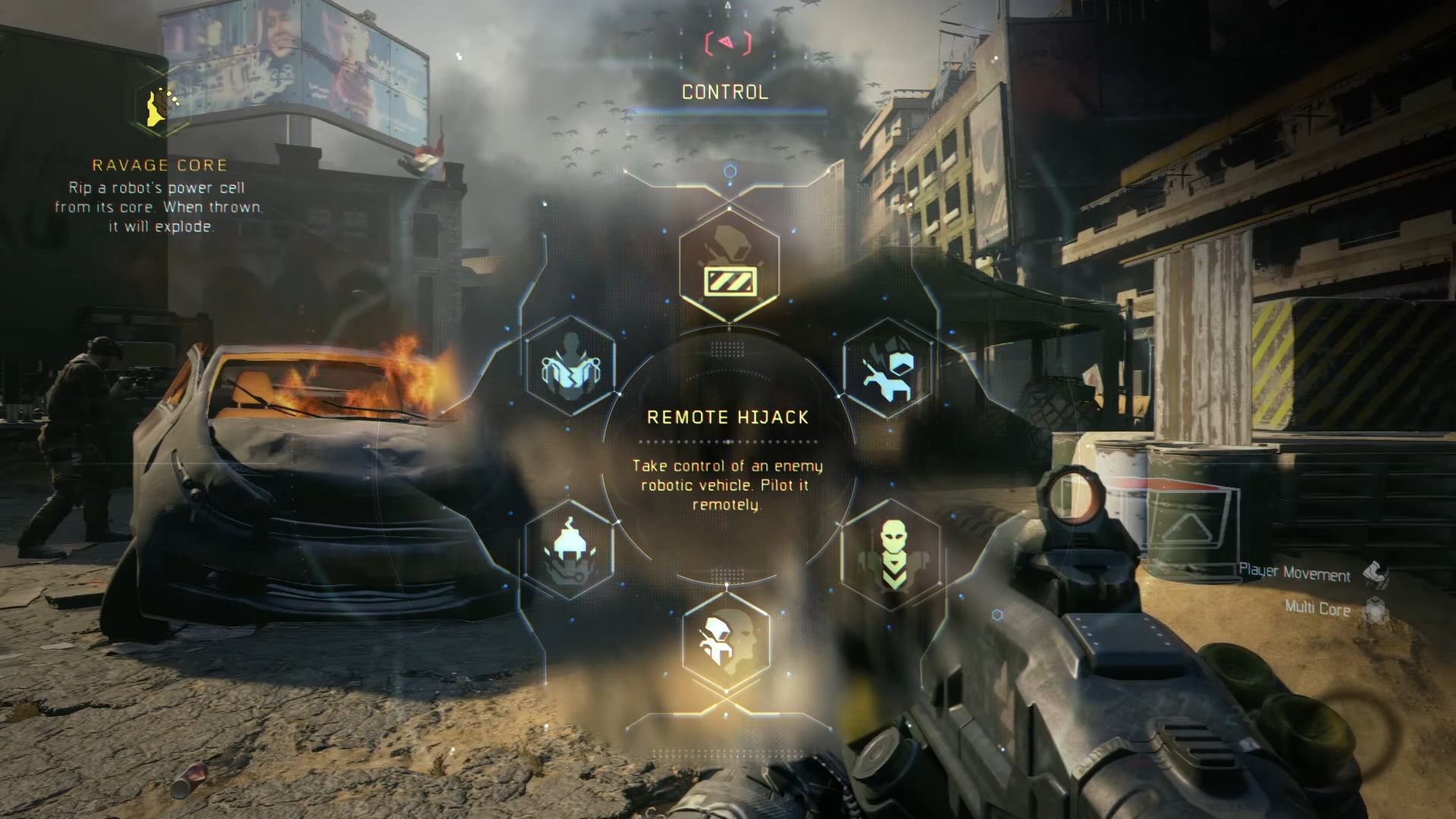Click the Remote Hijack description text
1456x819 pixels.
(x=726, y=485)
